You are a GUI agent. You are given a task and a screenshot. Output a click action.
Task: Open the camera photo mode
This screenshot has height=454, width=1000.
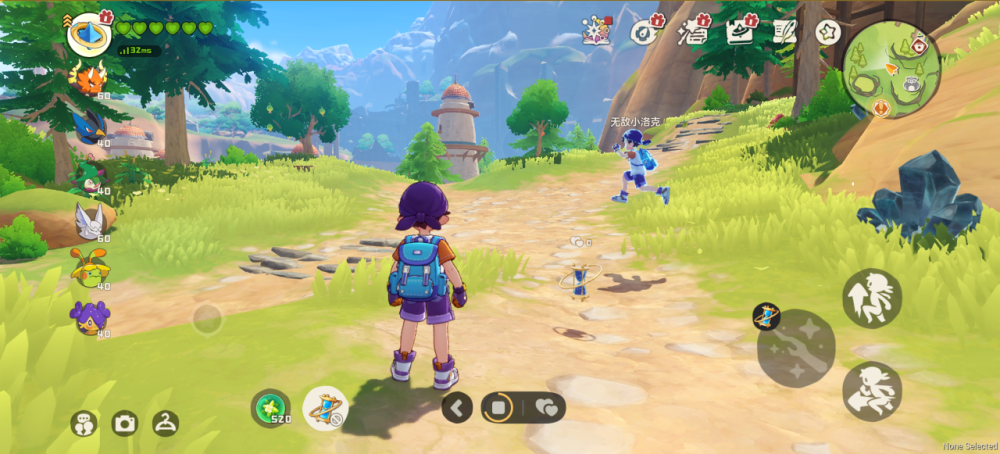click(124, 423)
